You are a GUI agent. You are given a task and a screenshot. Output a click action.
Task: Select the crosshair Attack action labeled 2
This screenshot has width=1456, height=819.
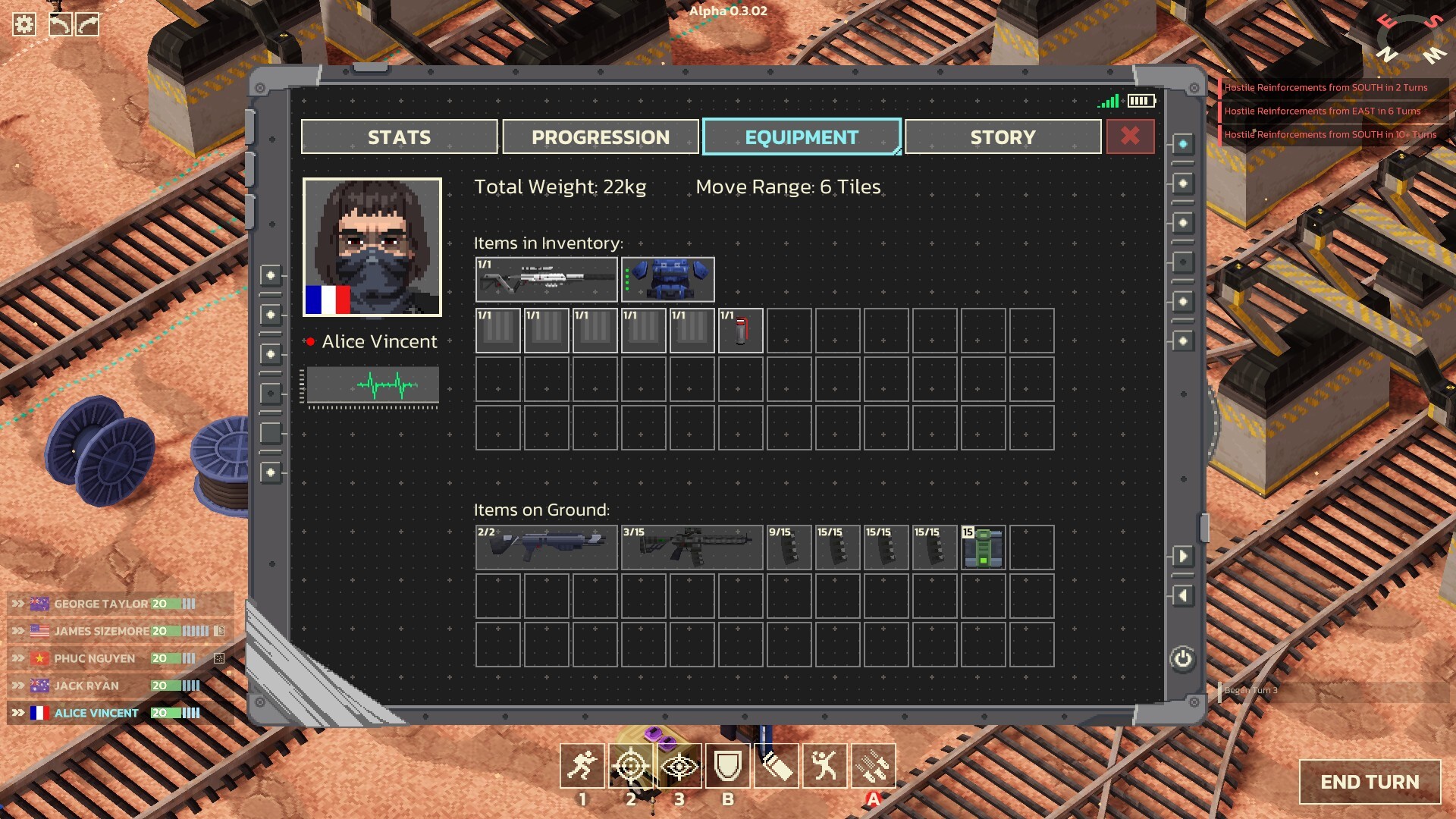tap(629, 766)
